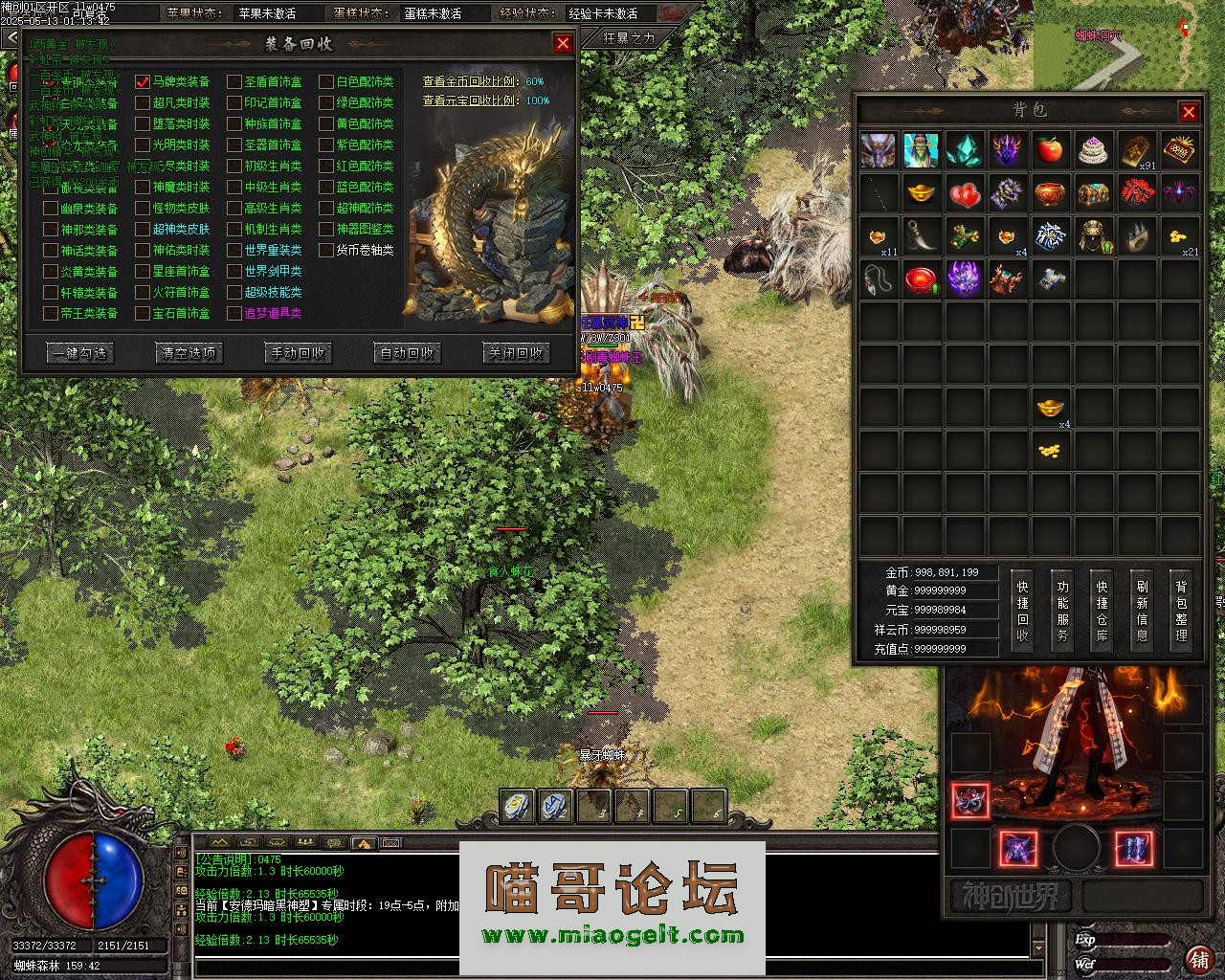1225x980 pixels.
Task: Close the 背包 backpack window
Action: 1189,112
